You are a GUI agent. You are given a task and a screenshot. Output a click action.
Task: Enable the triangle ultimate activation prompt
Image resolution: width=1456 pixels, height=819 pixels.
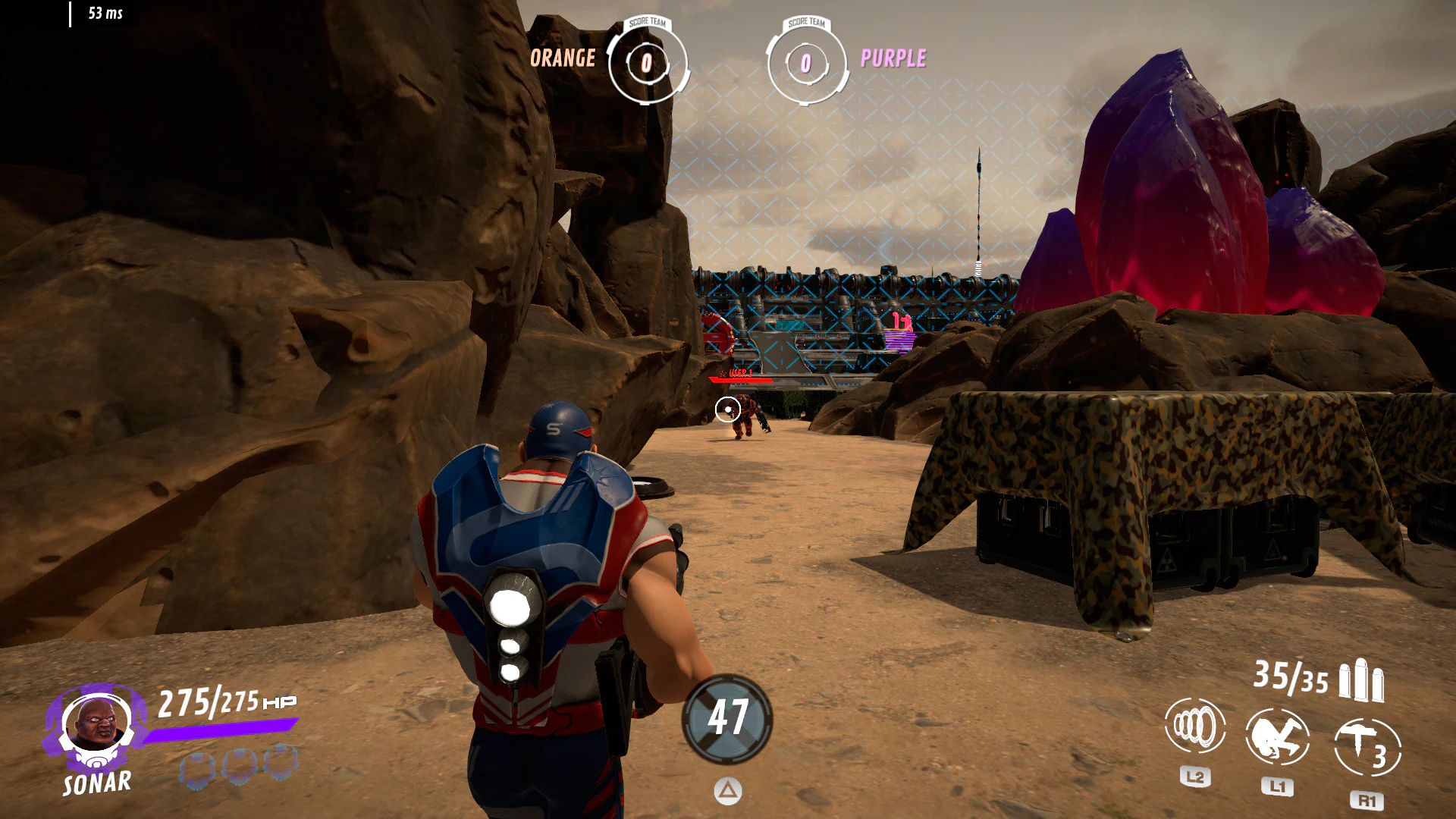pos(728,790)
